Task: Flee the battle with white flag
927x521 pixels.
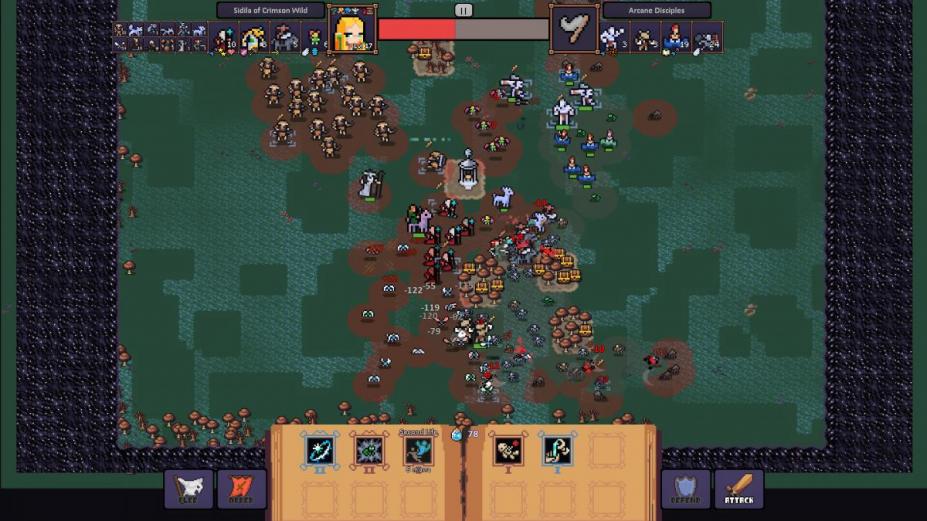Action: click(x=189, y=489)
